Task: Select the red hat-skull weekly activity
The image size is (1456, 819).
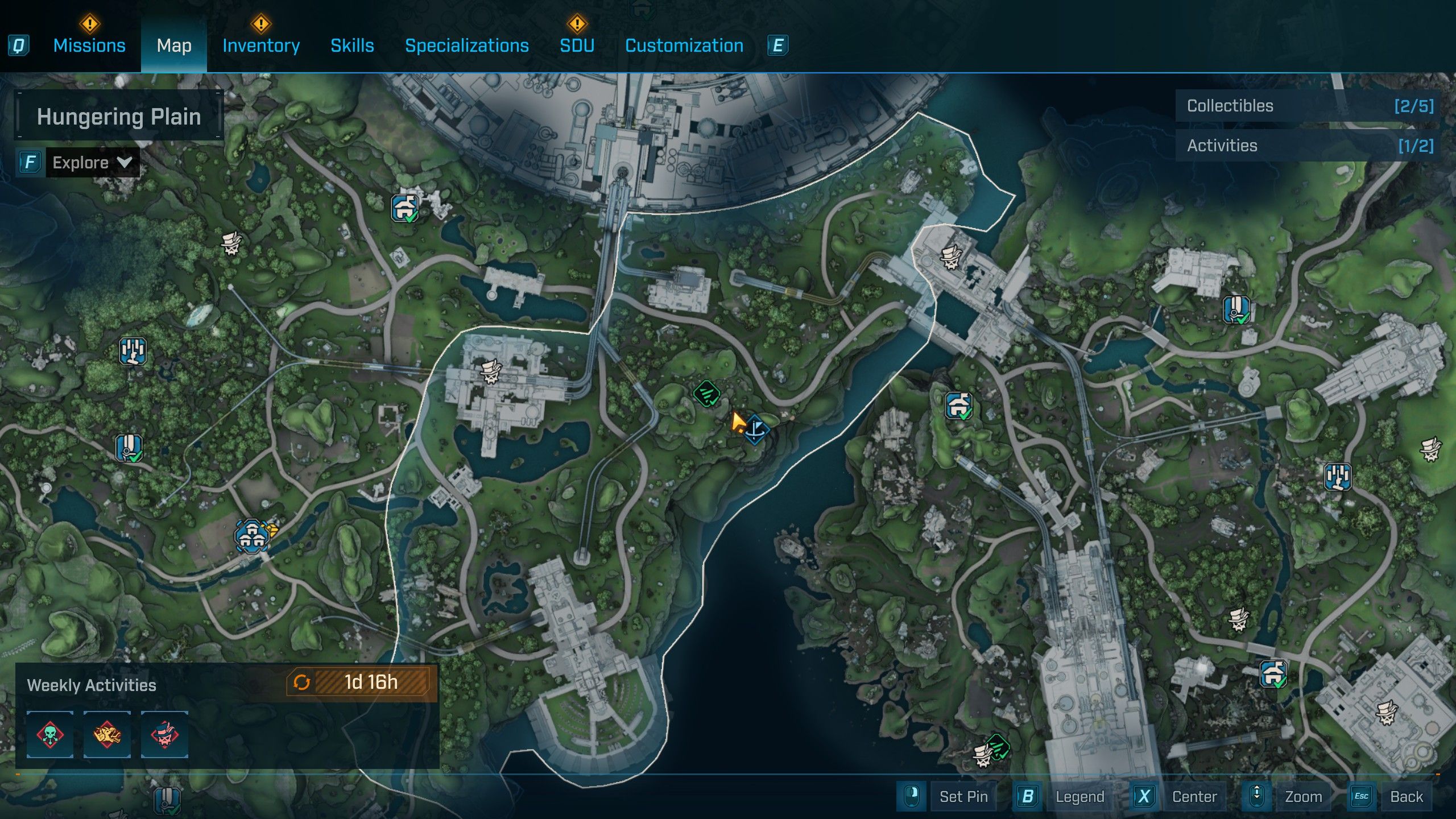Action: pos(164,734)
